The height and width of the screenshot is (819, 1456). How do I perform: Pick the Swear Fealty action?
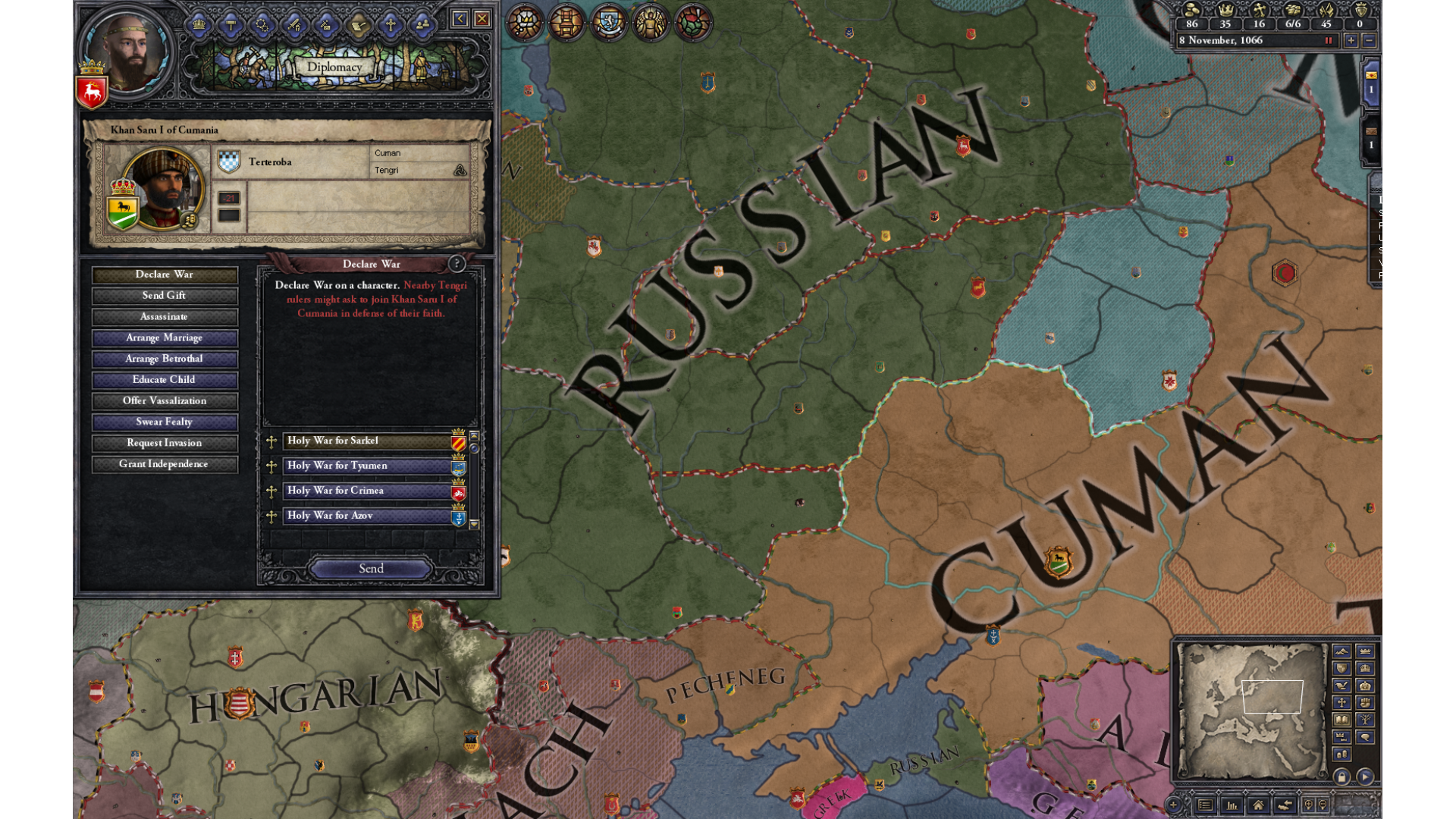pyautogui.click(x=165, y=422)
